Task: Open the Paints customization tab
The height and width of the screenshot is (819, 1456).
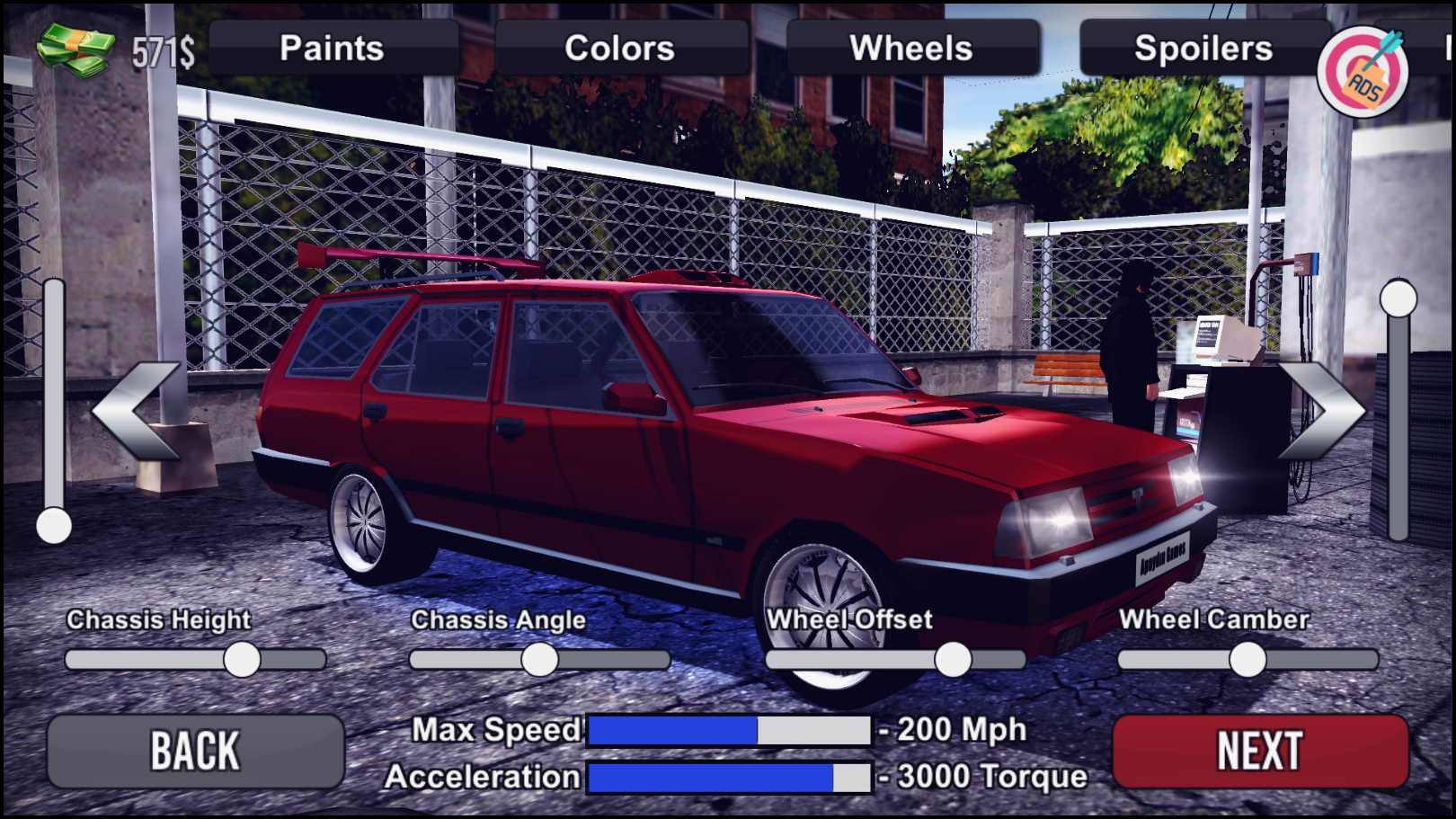Action: [x=331, y=49]
